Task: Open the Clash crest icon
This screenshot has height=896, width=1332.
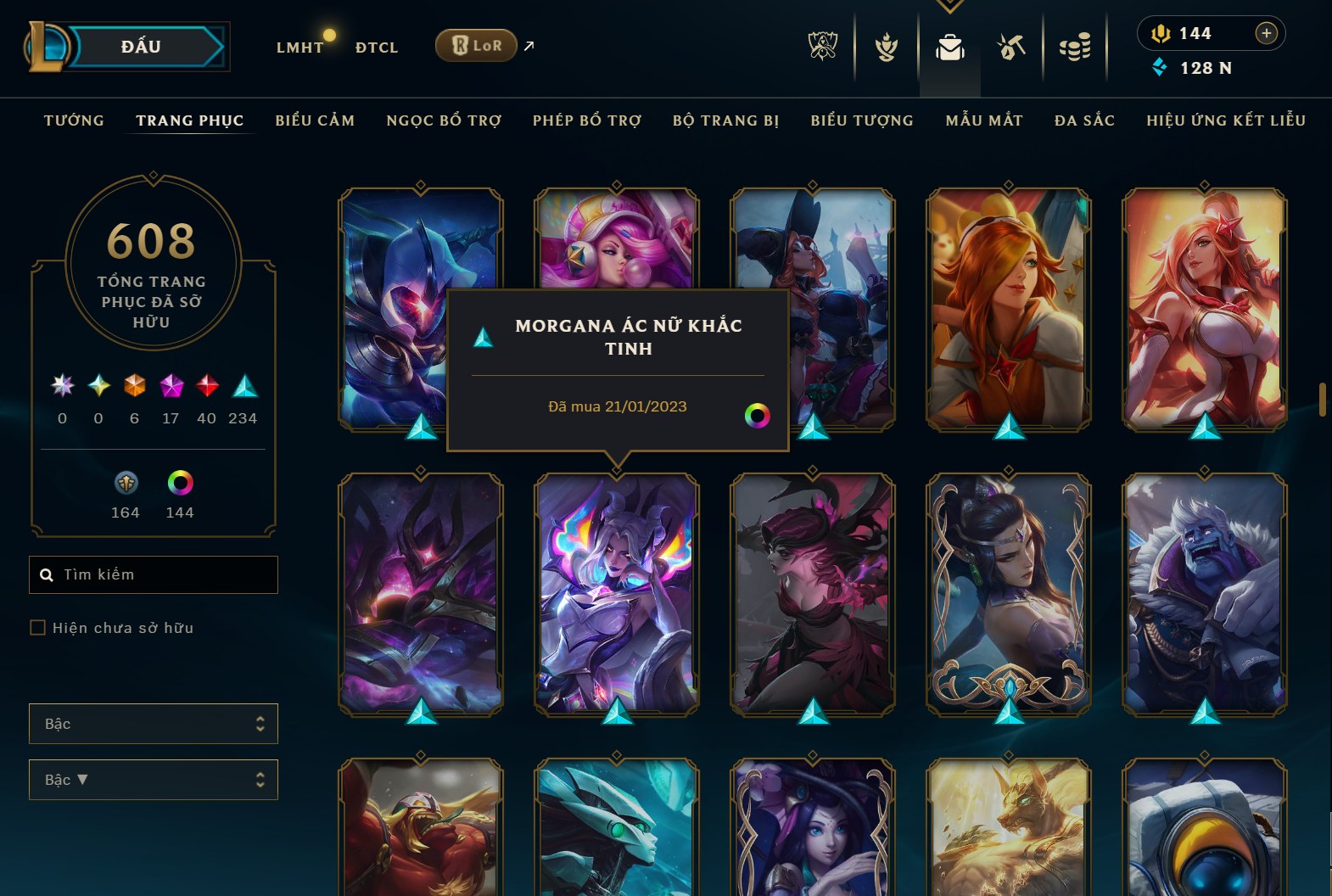Action: point(886,48)
